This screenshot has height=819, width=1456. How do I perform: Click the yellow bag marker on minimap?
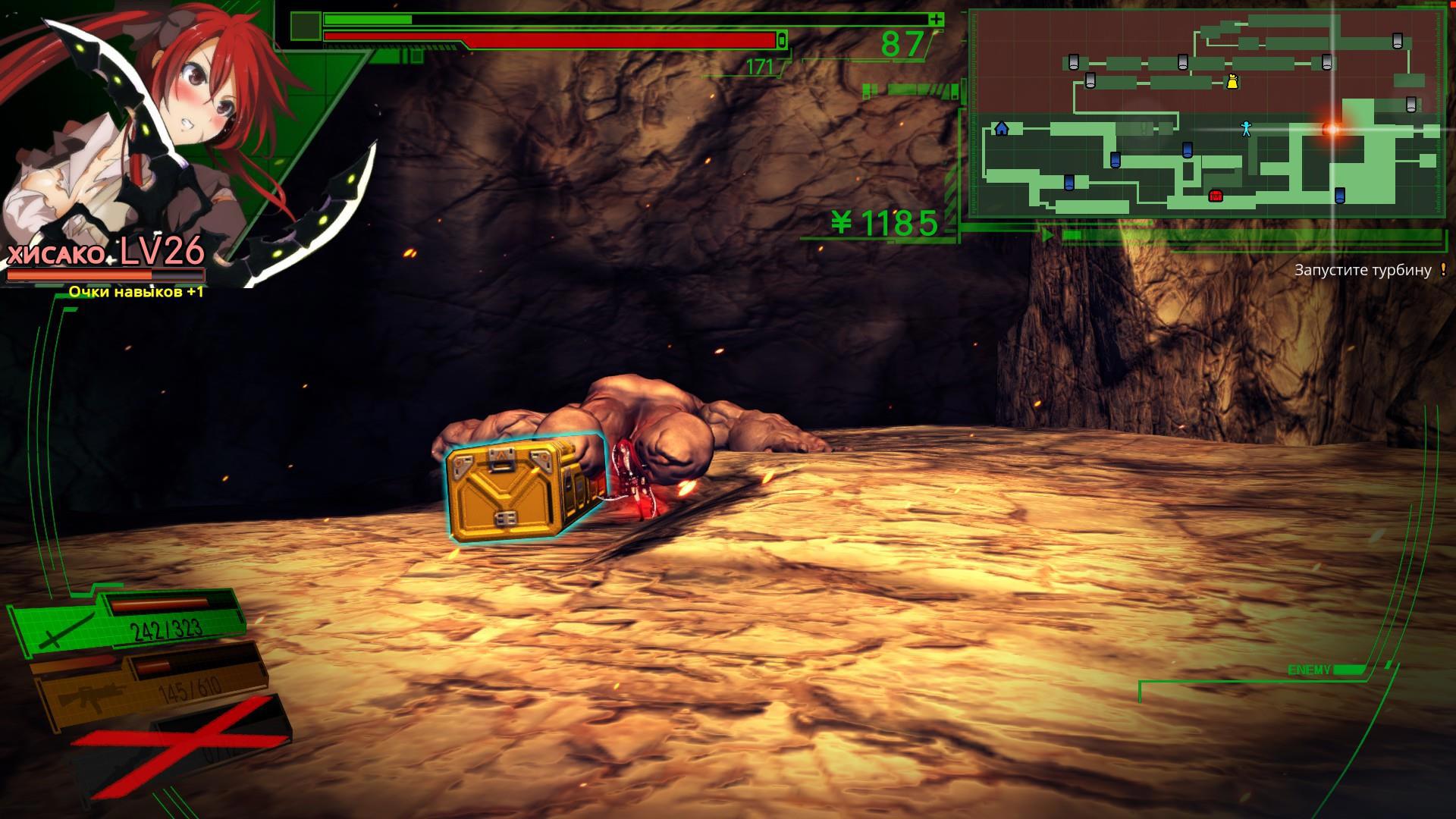tap(1232, 81)
